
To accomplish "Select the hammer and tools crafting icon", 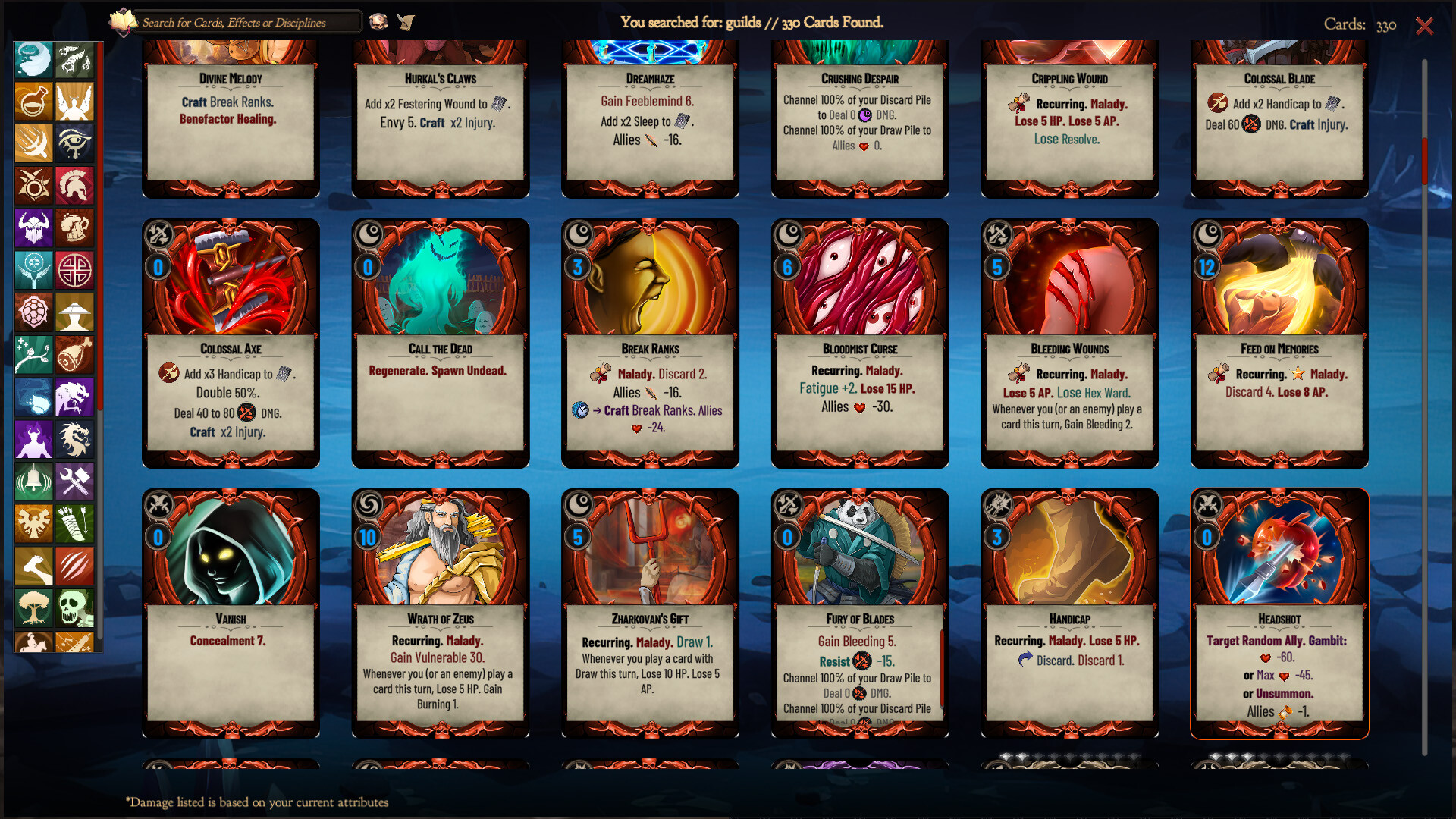I will 75,482.
